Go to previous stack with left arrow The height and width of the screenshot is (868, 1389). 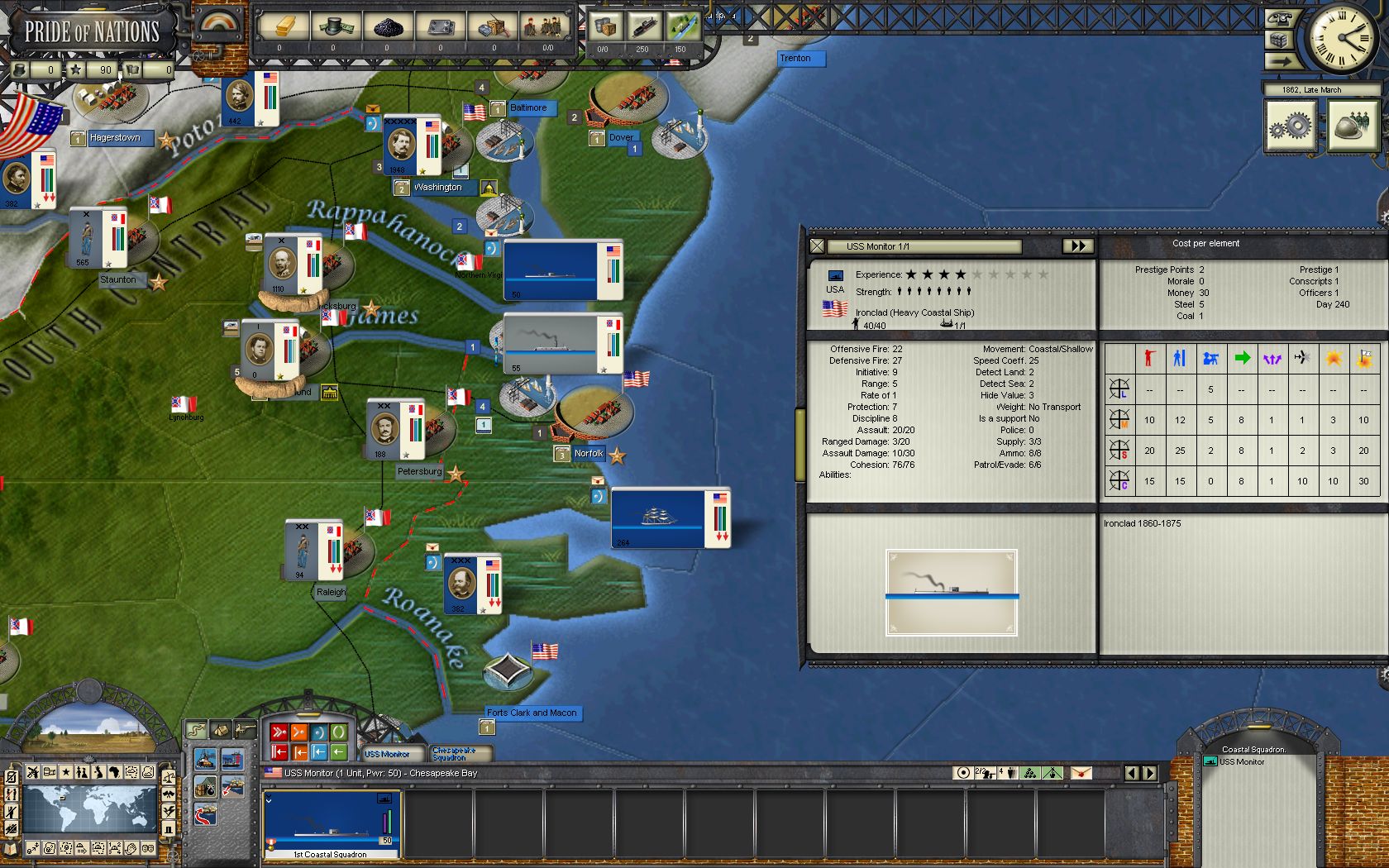pyautogui.click(x=1132, y=774)
